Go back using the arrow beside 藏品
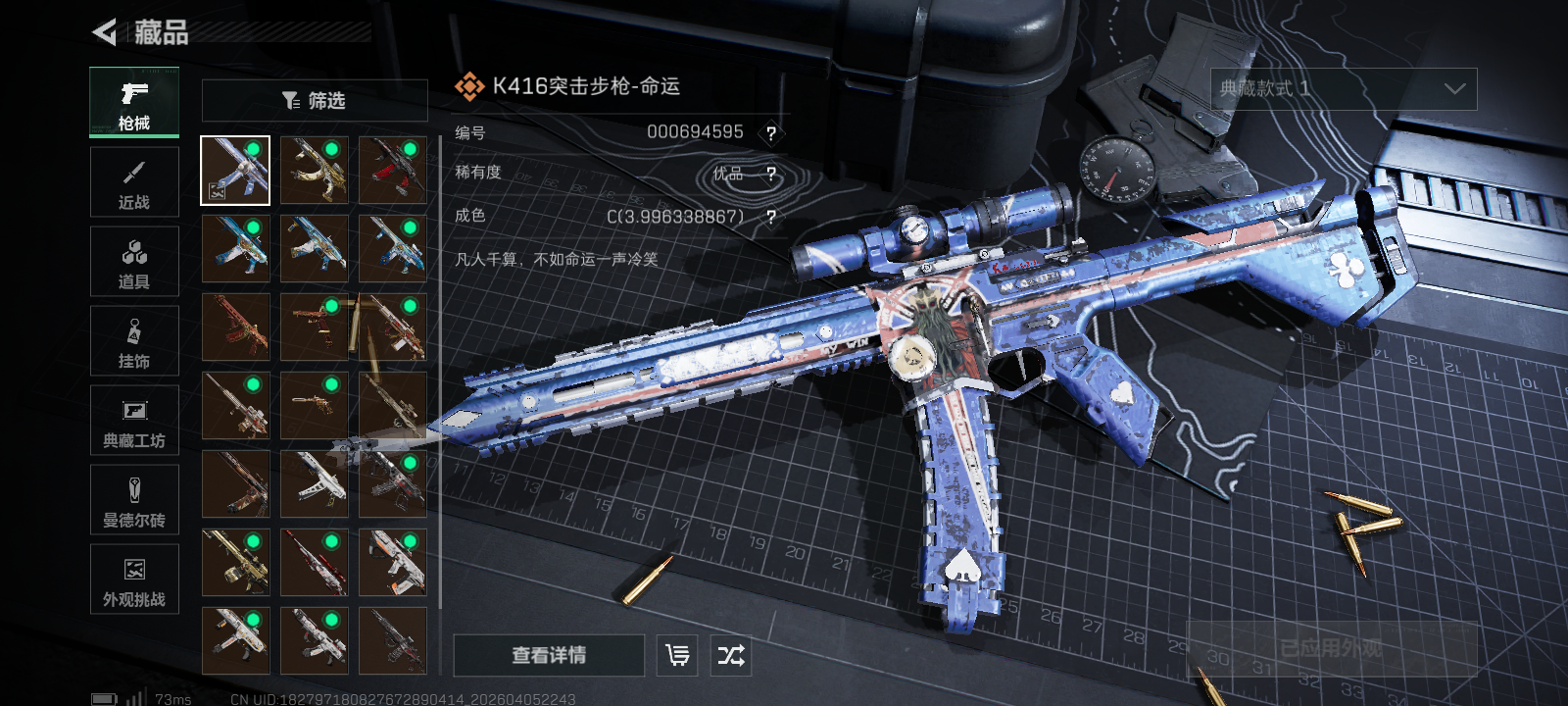Viewport: 1568px width, 706px height. click(104, 32)
